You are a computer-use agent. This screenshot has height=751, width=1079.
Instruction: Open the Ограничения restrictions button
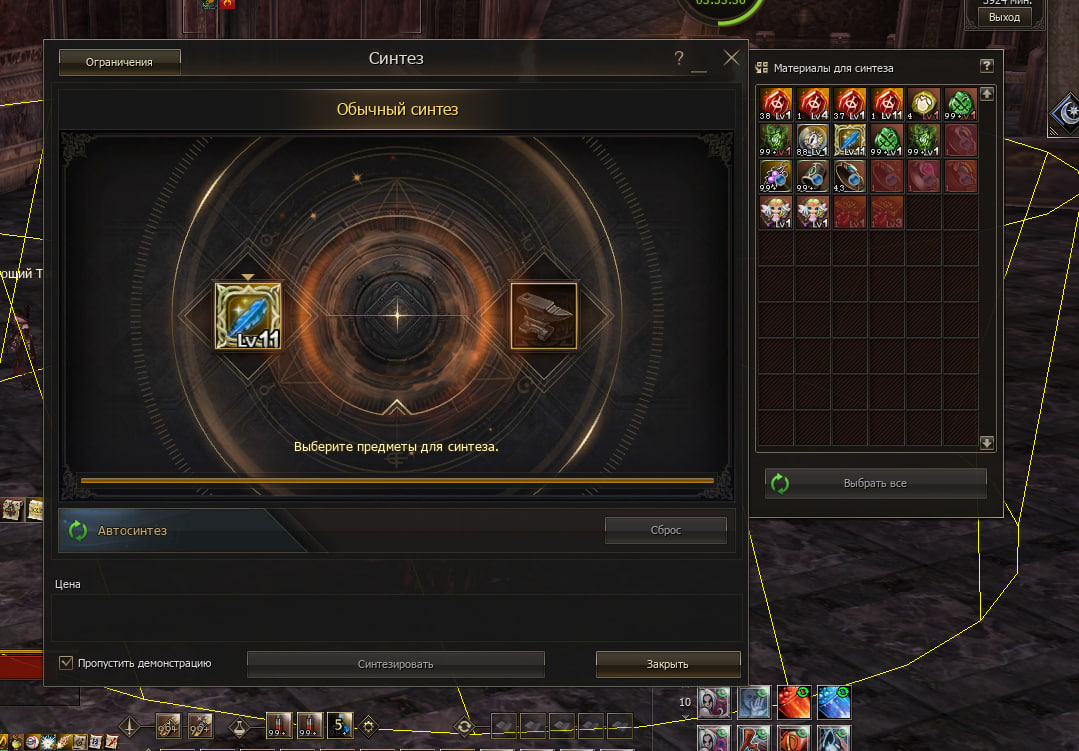coord(119,62)
